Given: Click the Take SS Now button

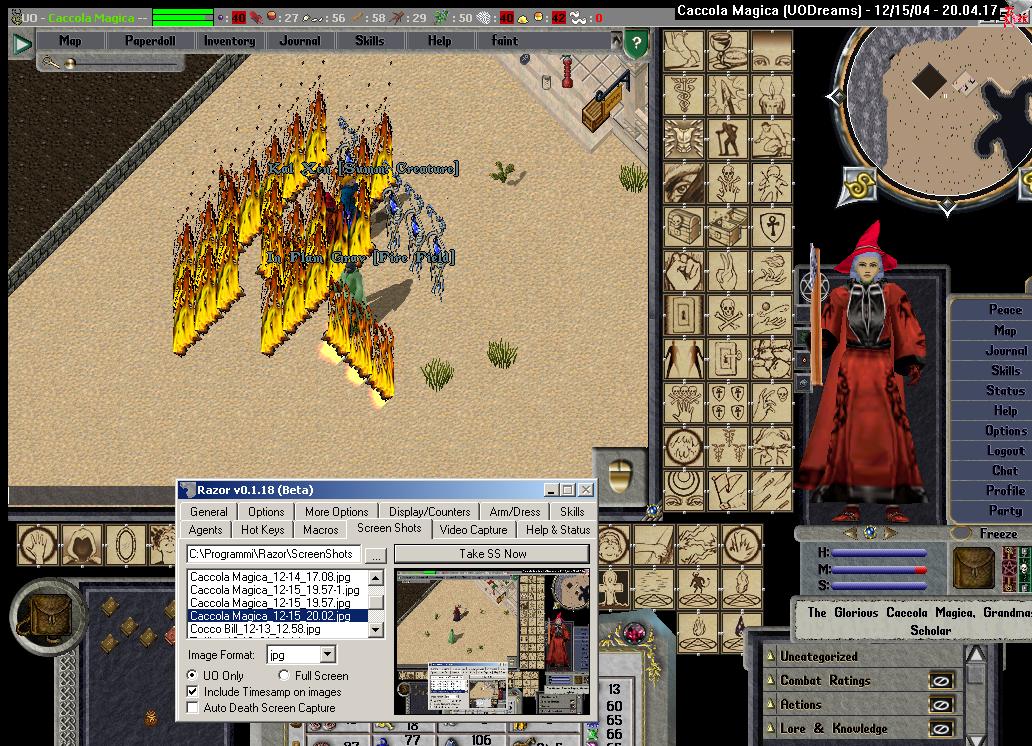Looking at the screenshot, I should point(492,554).
